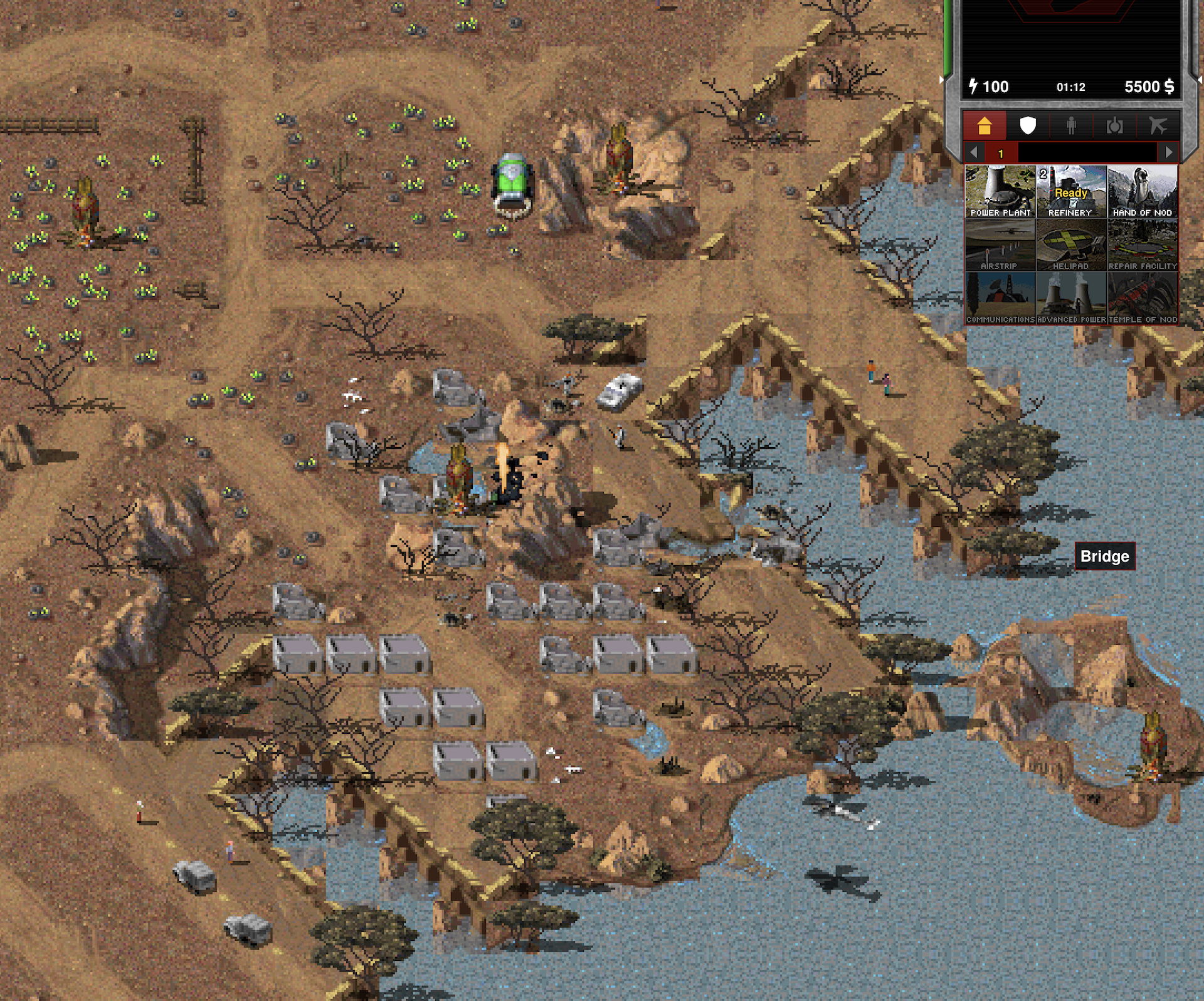Pick the Communications center icon
This screenshot has height=1001, width=1204.
1000,298
